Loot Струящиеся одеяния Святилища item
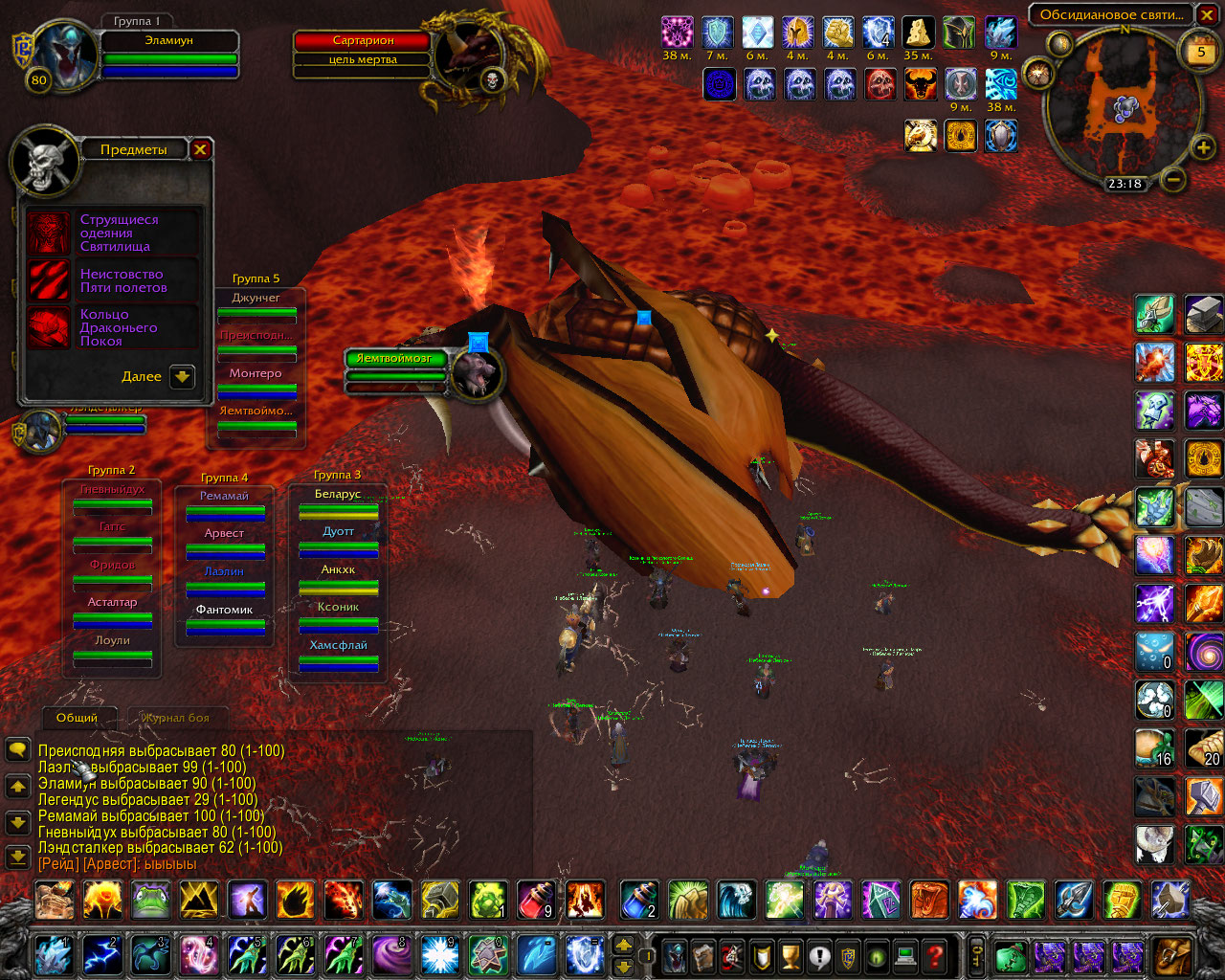Viewport: 1225px width, 980px height. (x=49, y=233)
